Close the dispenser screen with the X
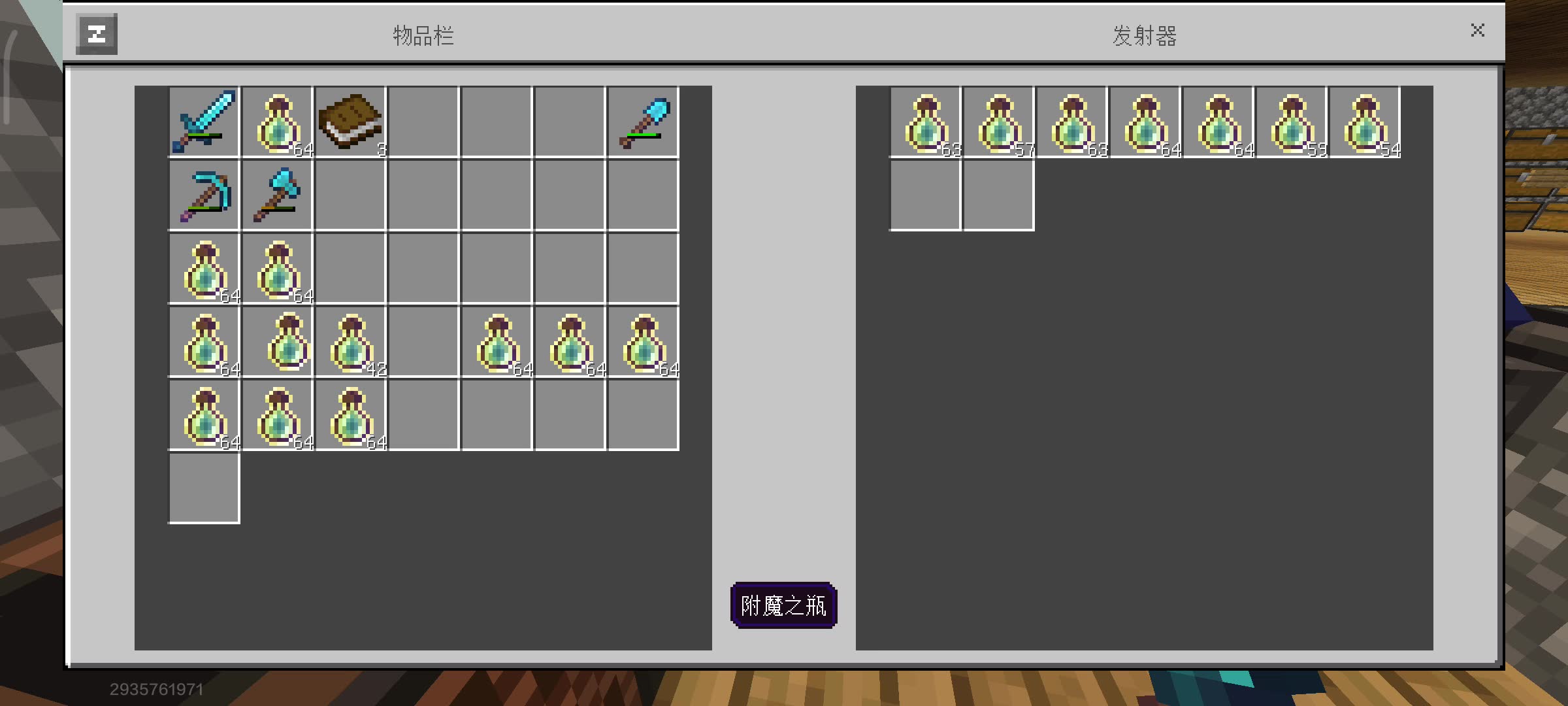 click(x=1477, y=29)
